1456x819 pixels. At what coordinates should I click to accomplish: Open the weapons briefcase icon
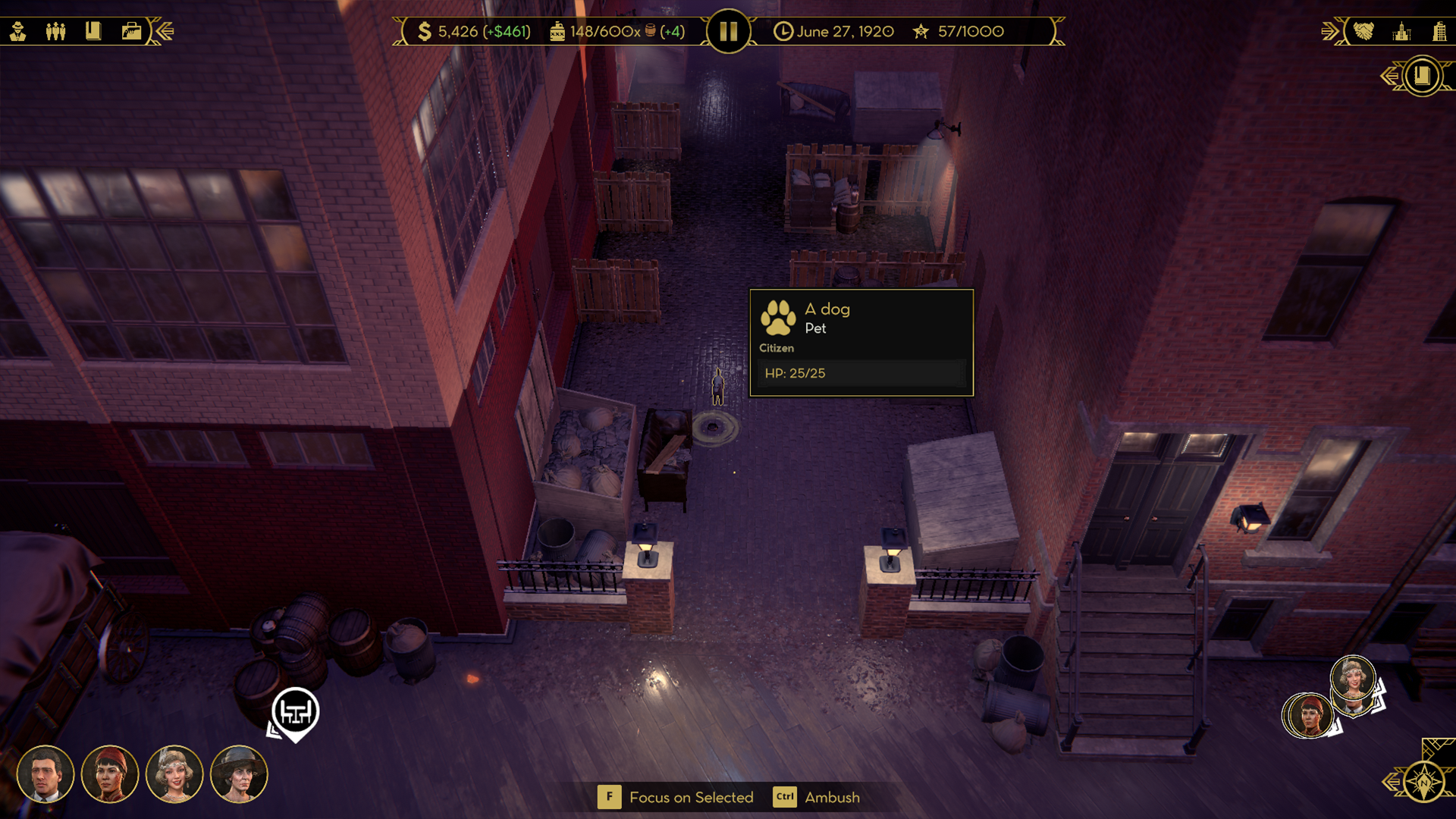[x=131, y=31]
